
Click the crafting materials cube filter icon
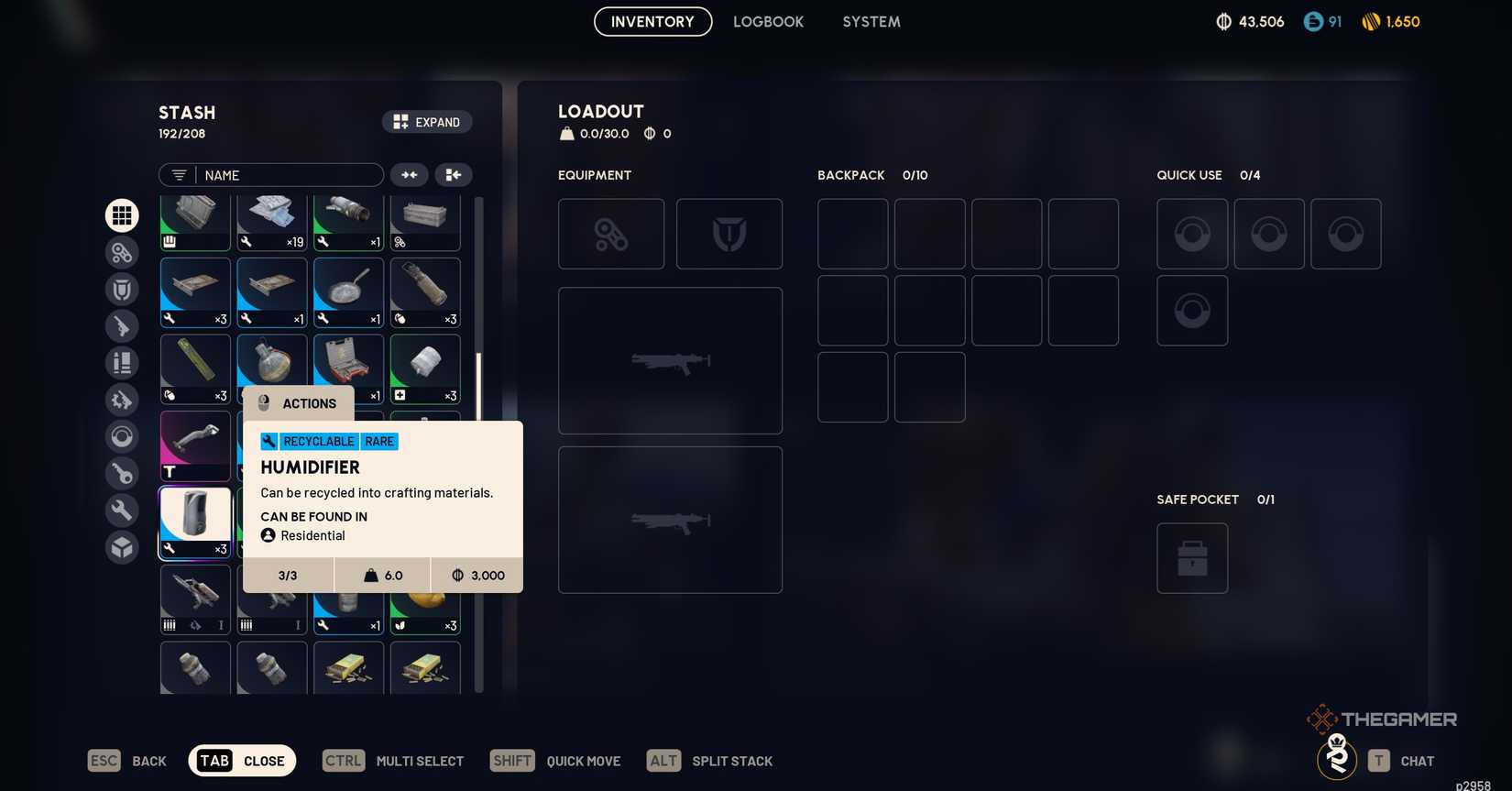[122, 546]
